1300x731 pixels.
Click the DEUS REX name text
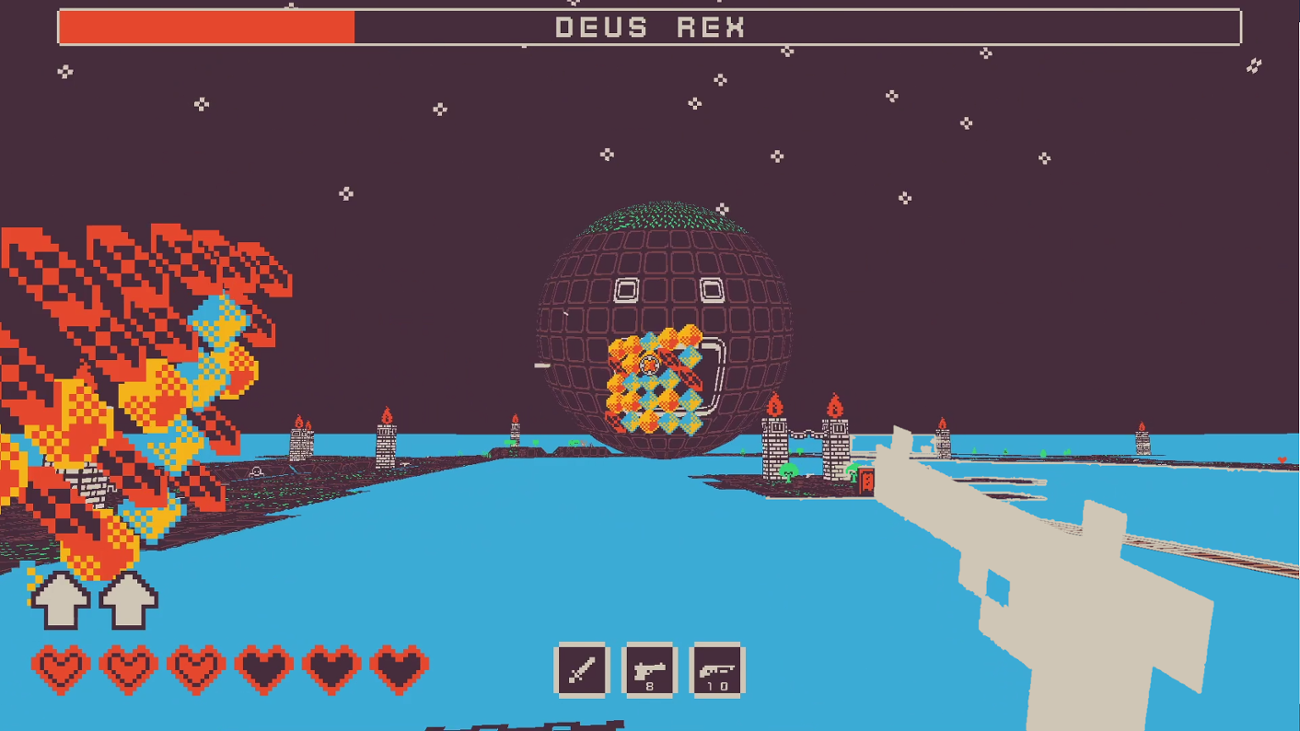pyautogui.click(x=649, y=27)
